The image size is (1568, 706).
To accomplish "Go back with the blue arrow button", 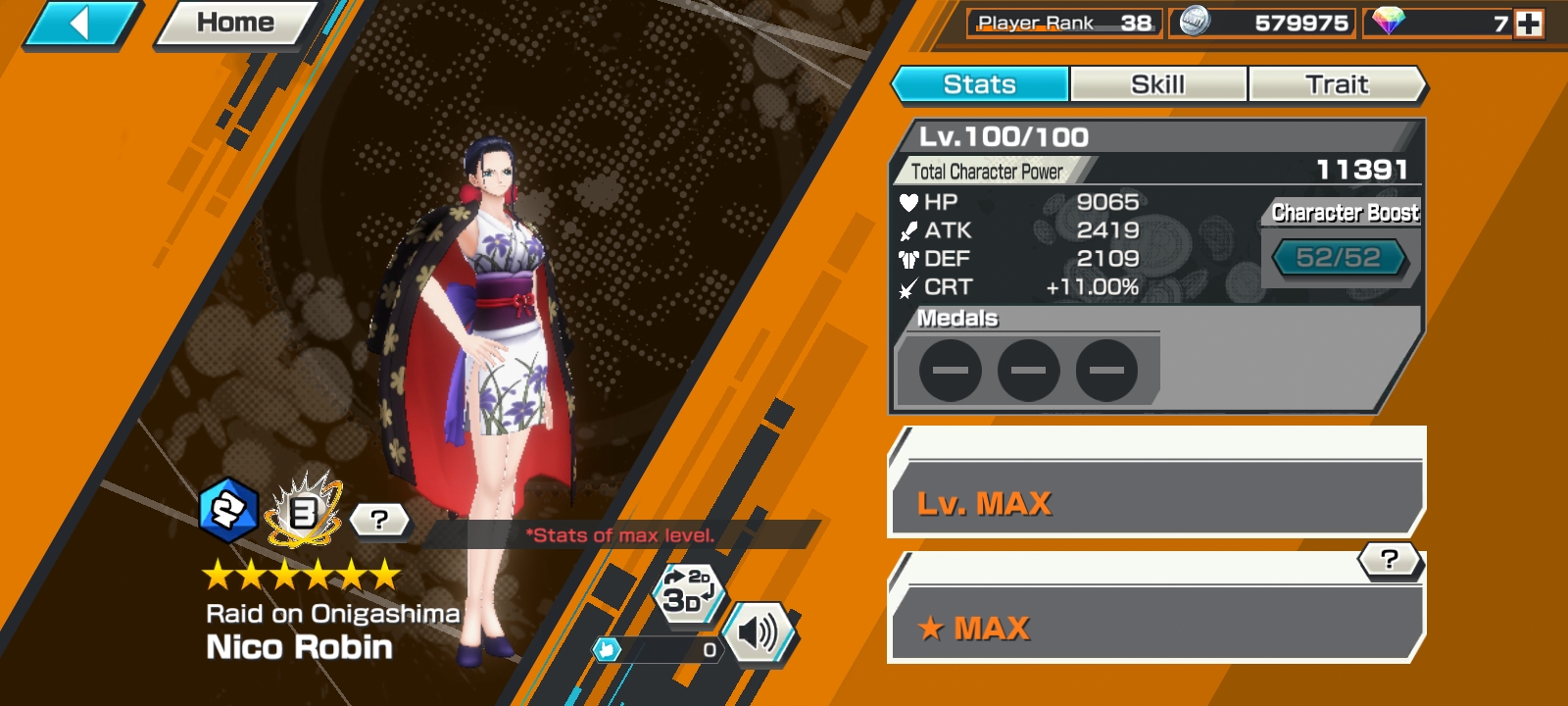I will coord(80,24).
